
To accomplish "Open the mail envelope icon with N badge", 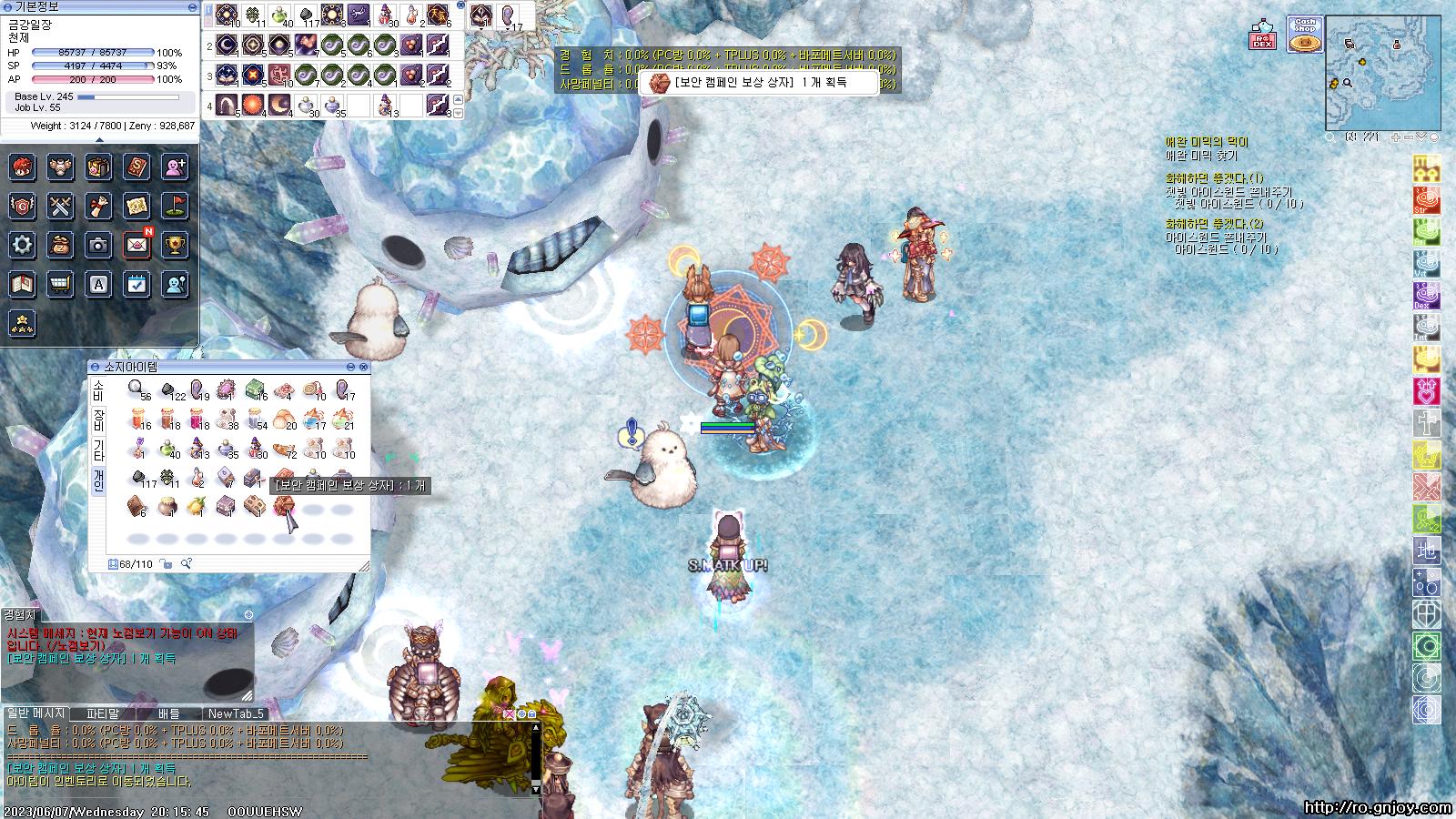I will (137, 244).
